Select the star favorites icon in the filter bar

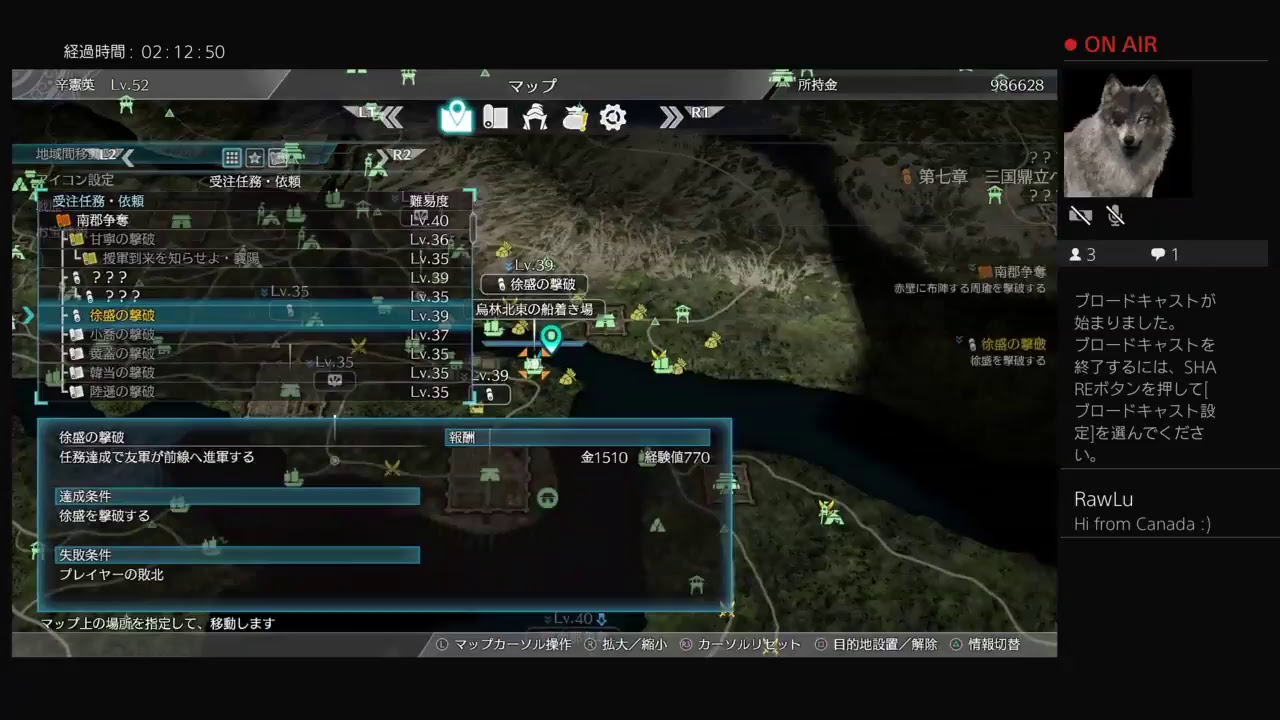click(x=254, y=157)
